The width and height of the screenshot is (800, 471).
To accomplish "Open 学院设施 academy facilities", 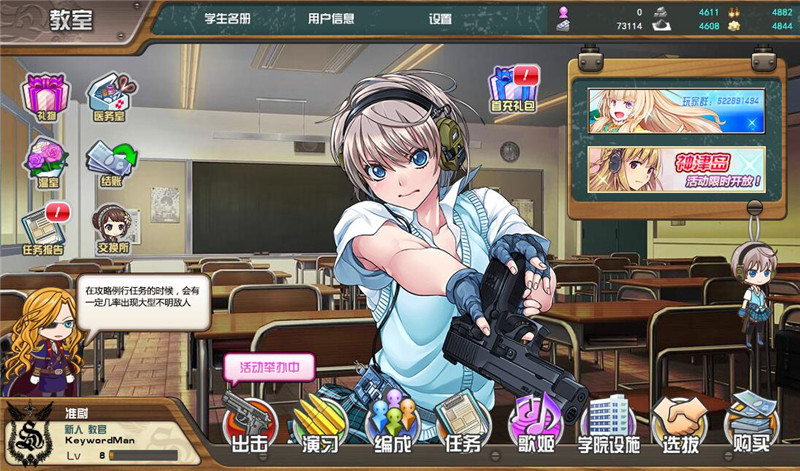I will (608, 424).
